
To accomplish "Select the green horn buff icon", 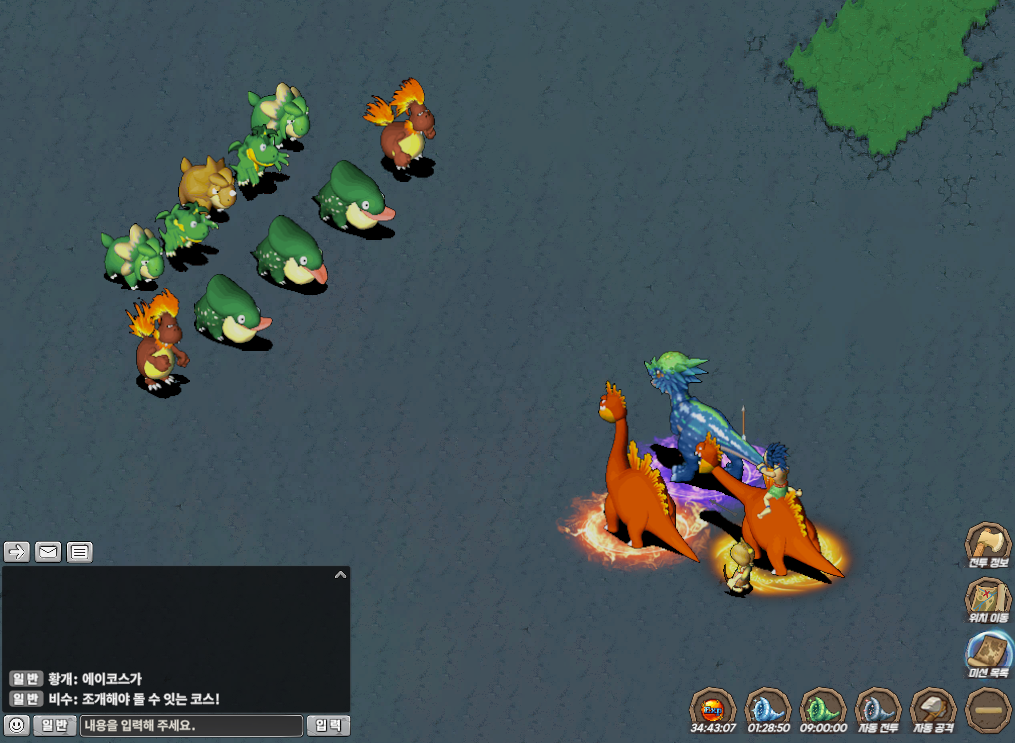I will (824, 708).
